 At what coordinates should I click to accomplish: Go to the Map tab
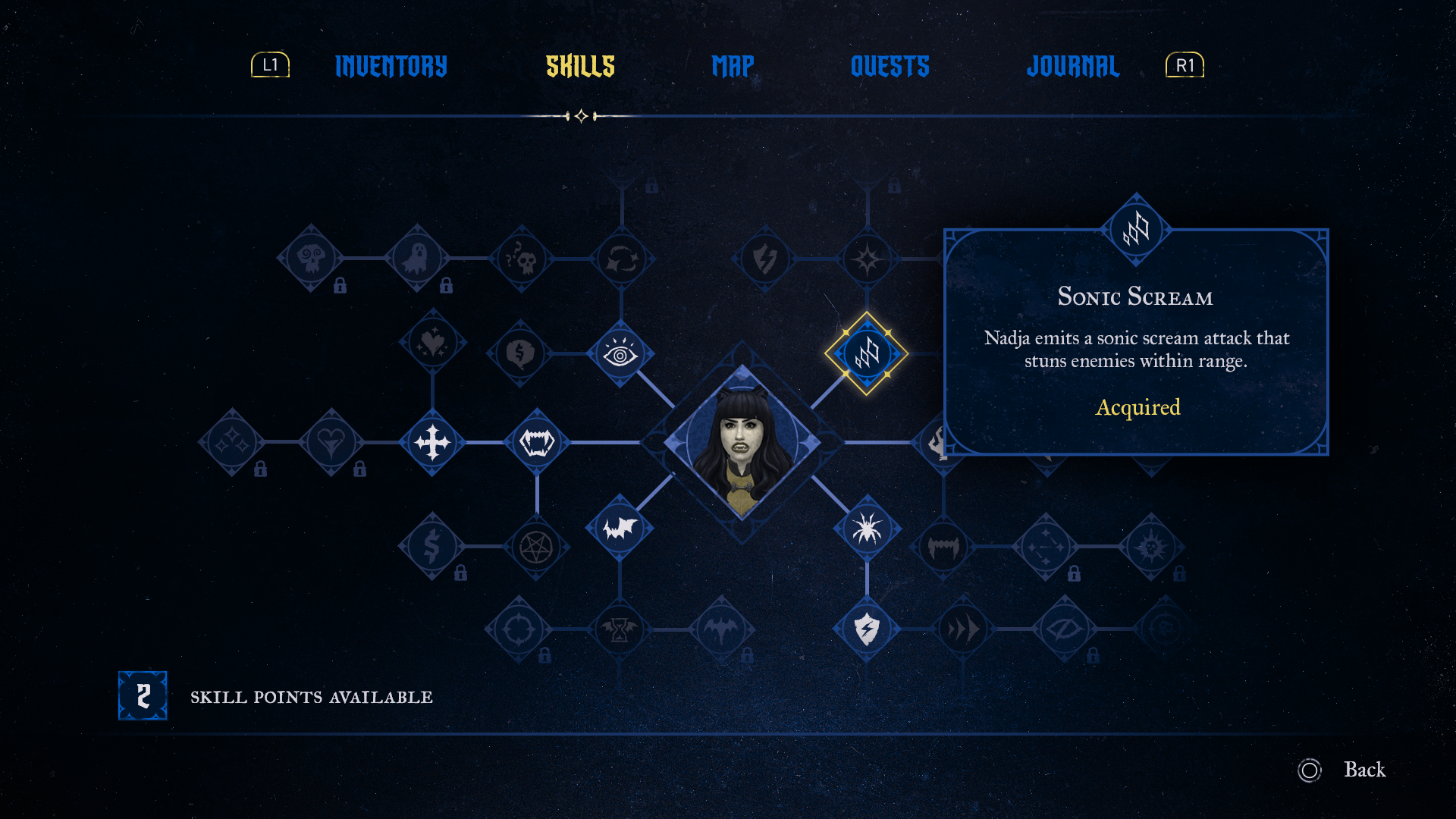733,67
